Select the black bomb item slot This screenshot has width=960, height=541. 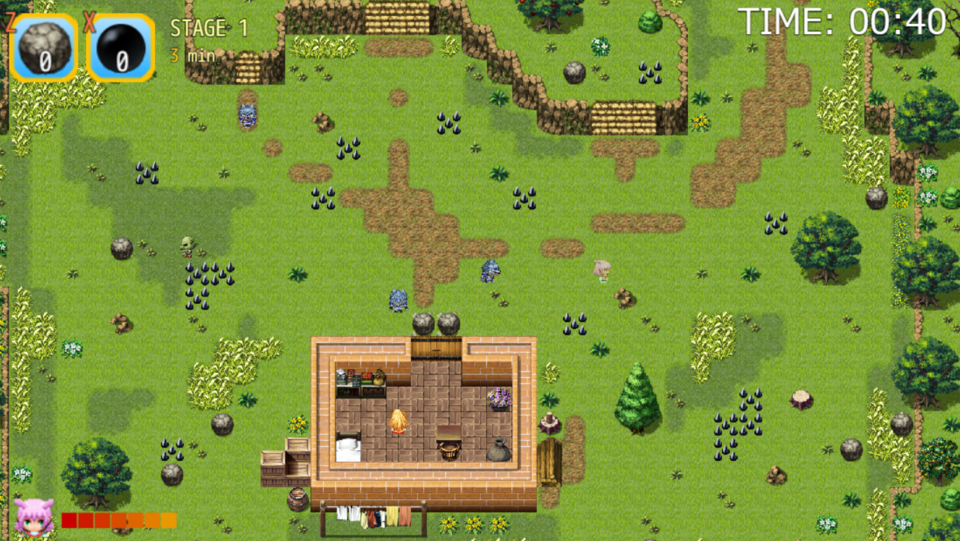121,47
